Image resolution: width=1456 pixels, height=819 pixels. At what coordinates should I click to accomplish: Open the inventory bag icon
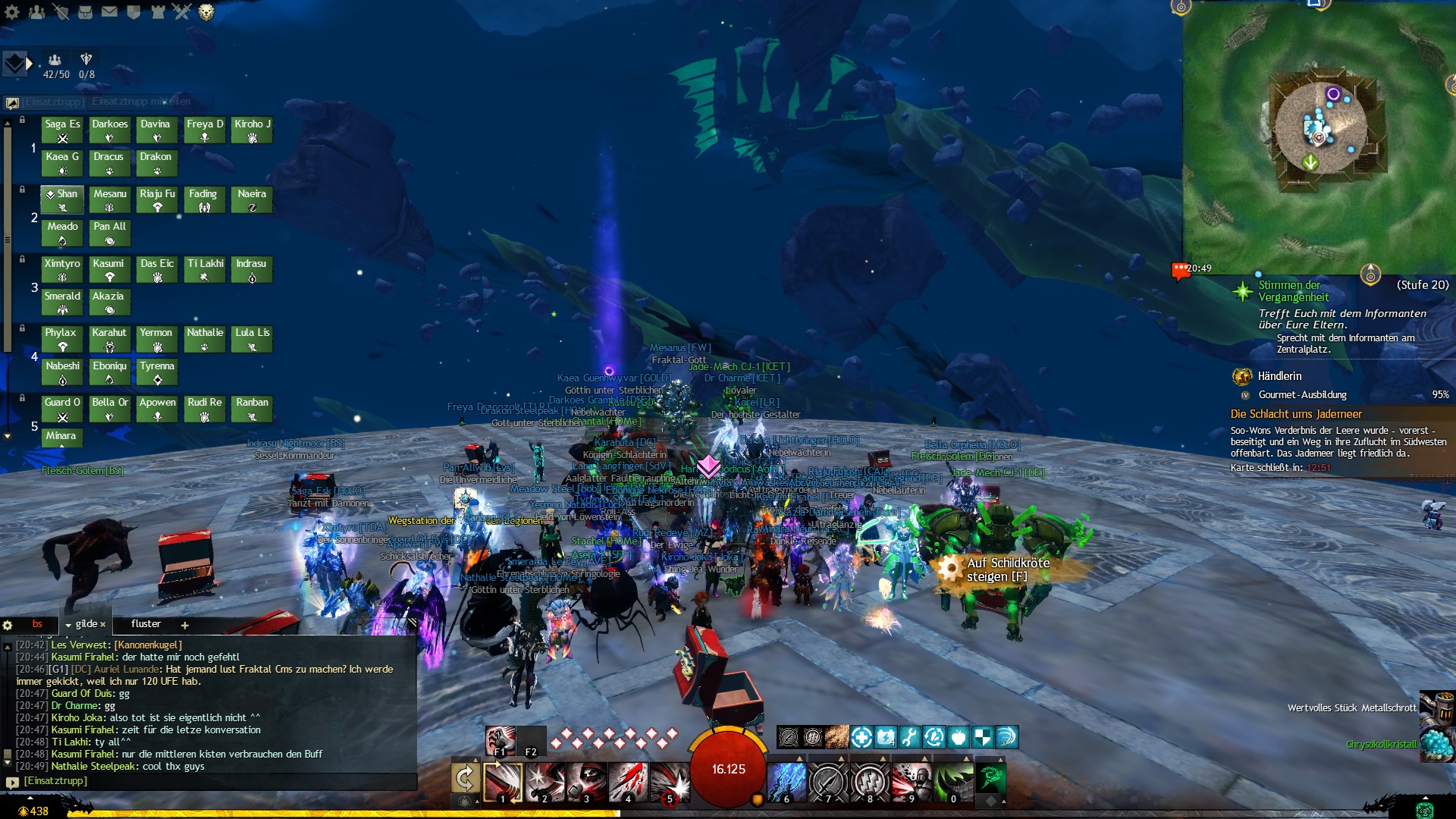pos(85,12)
